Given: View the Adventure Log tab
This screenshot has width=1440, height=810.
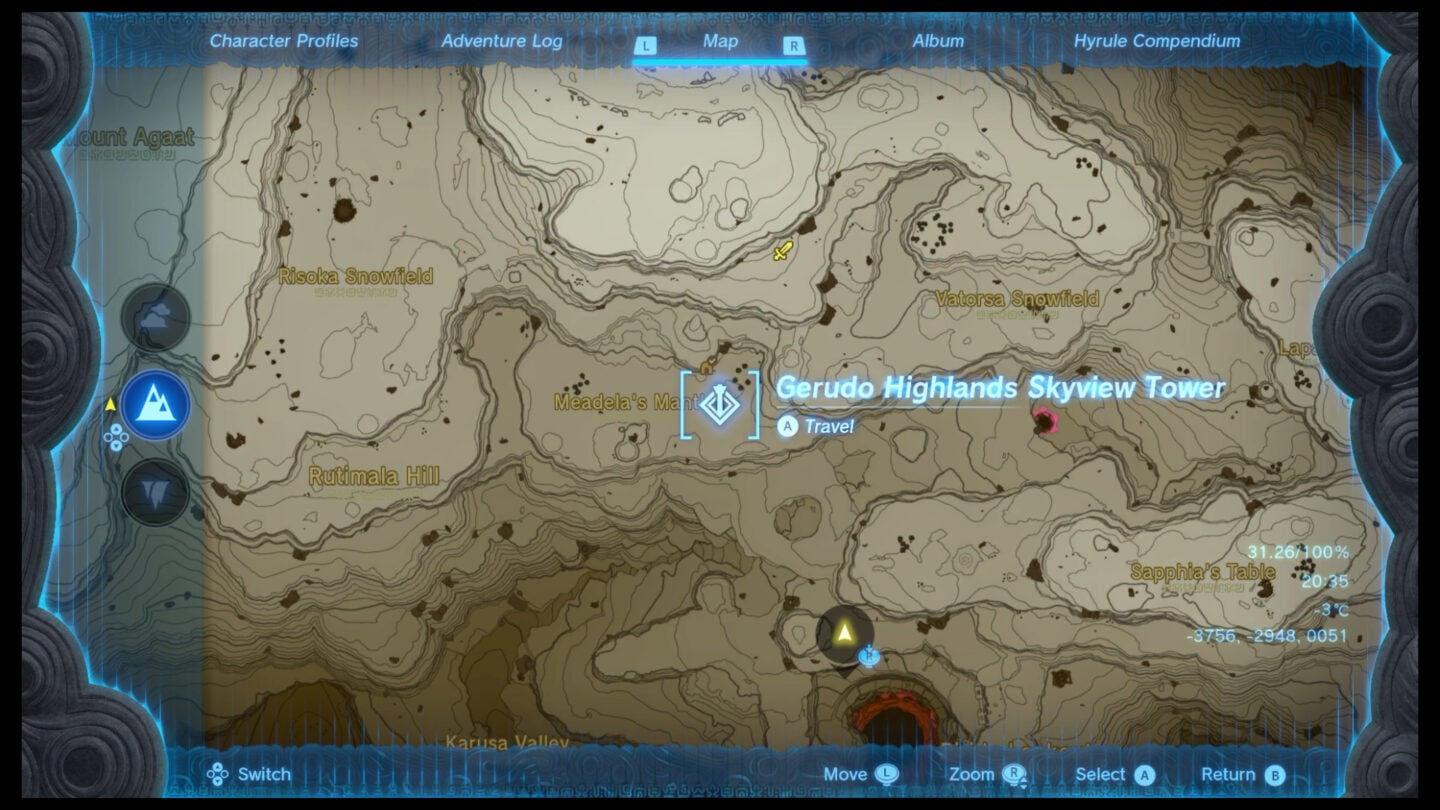Looking at the screenshot, I should pos(503,41).
